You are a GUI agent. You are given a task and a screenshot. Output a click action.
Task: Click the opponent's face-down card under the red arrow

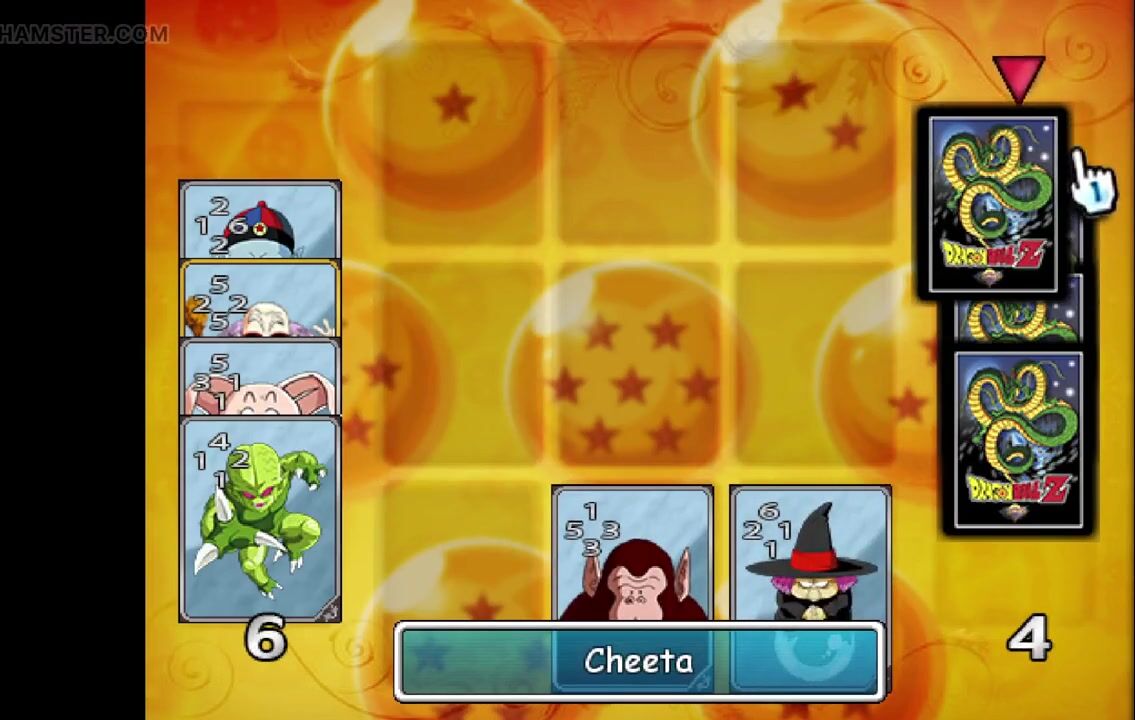click(x=993, y=205)
